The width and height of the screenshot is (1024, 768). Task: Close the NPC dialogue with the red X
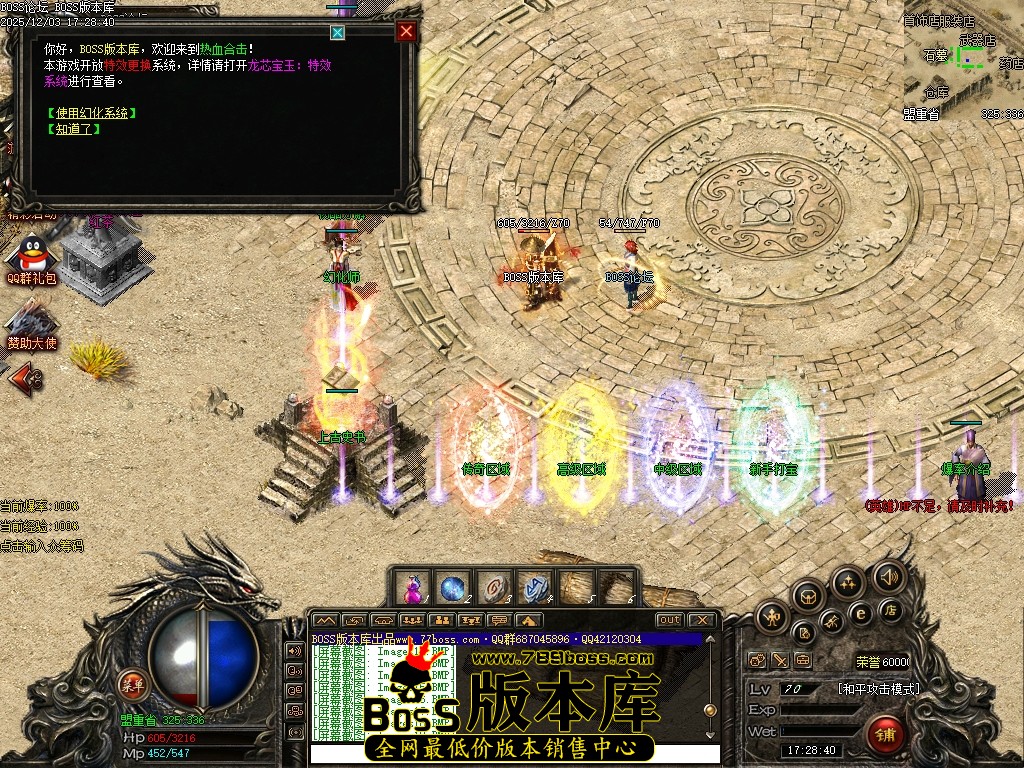pos(406,31)
